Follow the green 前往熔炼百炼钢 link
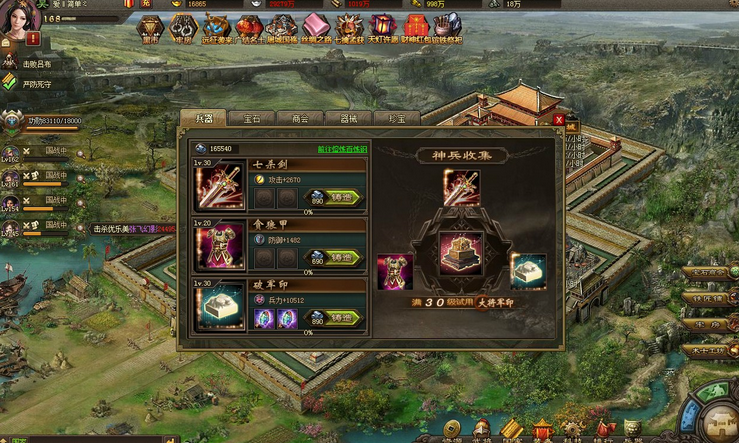This screenshot has height=443, width=739. coord(342,149)
